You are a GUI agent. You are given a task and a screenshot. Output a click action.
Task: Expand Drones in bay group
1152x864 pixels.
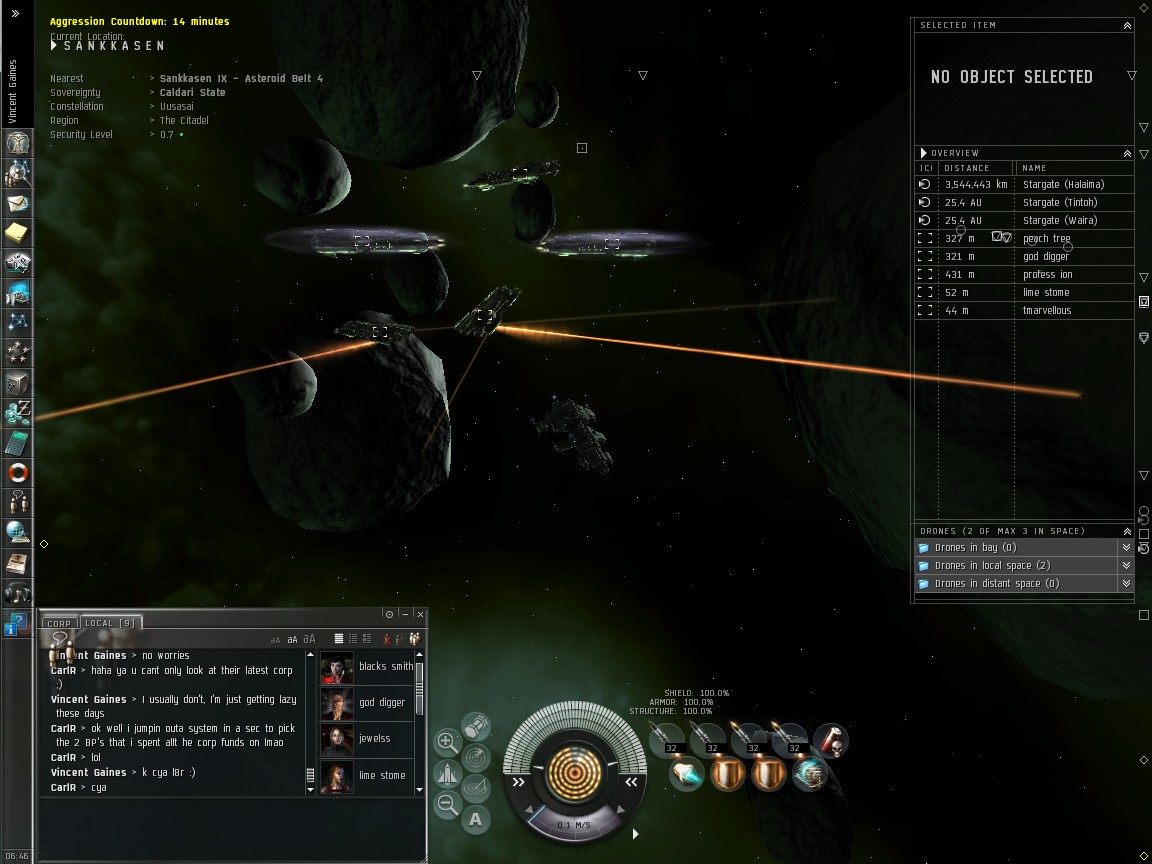1126,548
